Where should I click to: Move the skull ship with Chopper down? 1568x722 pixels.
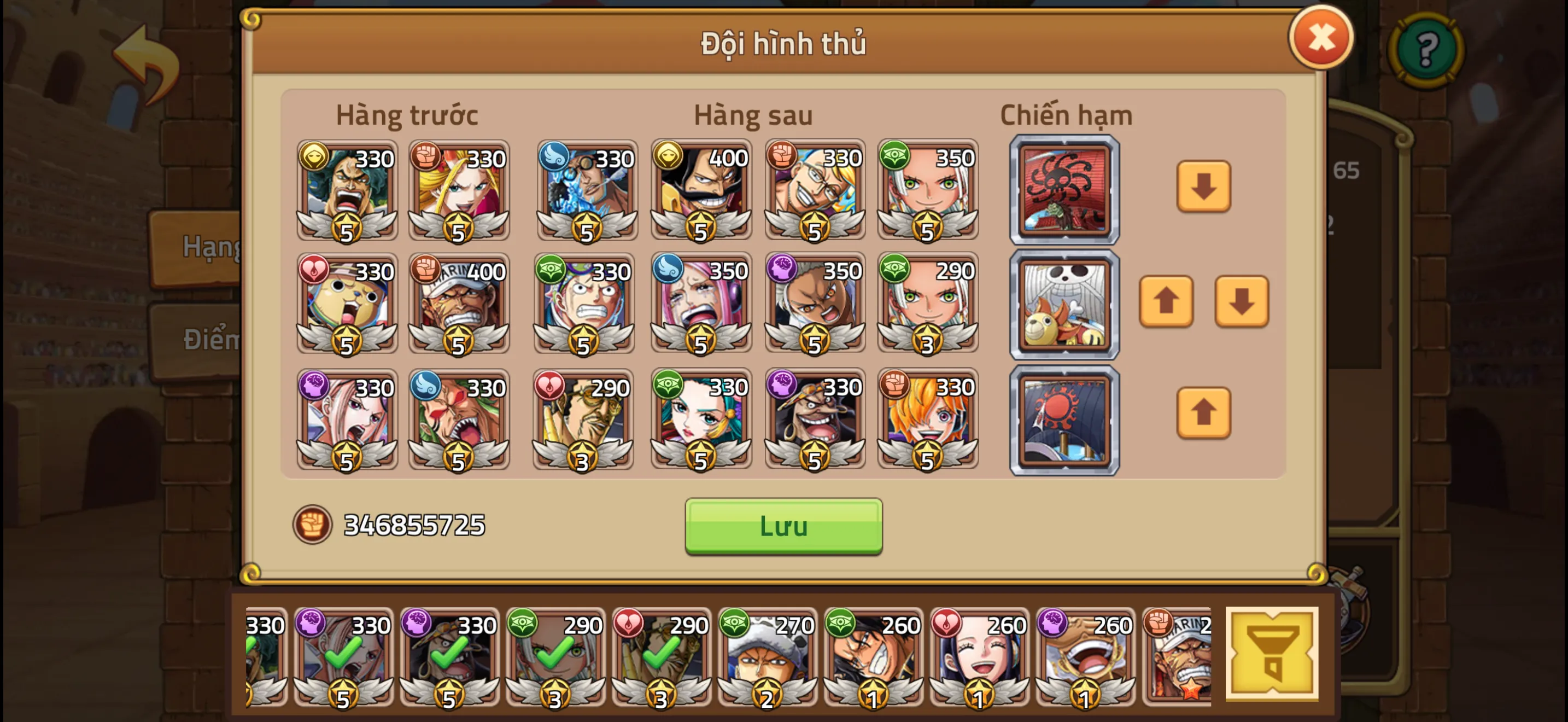pyautogui.click(x=1241, y=301)
